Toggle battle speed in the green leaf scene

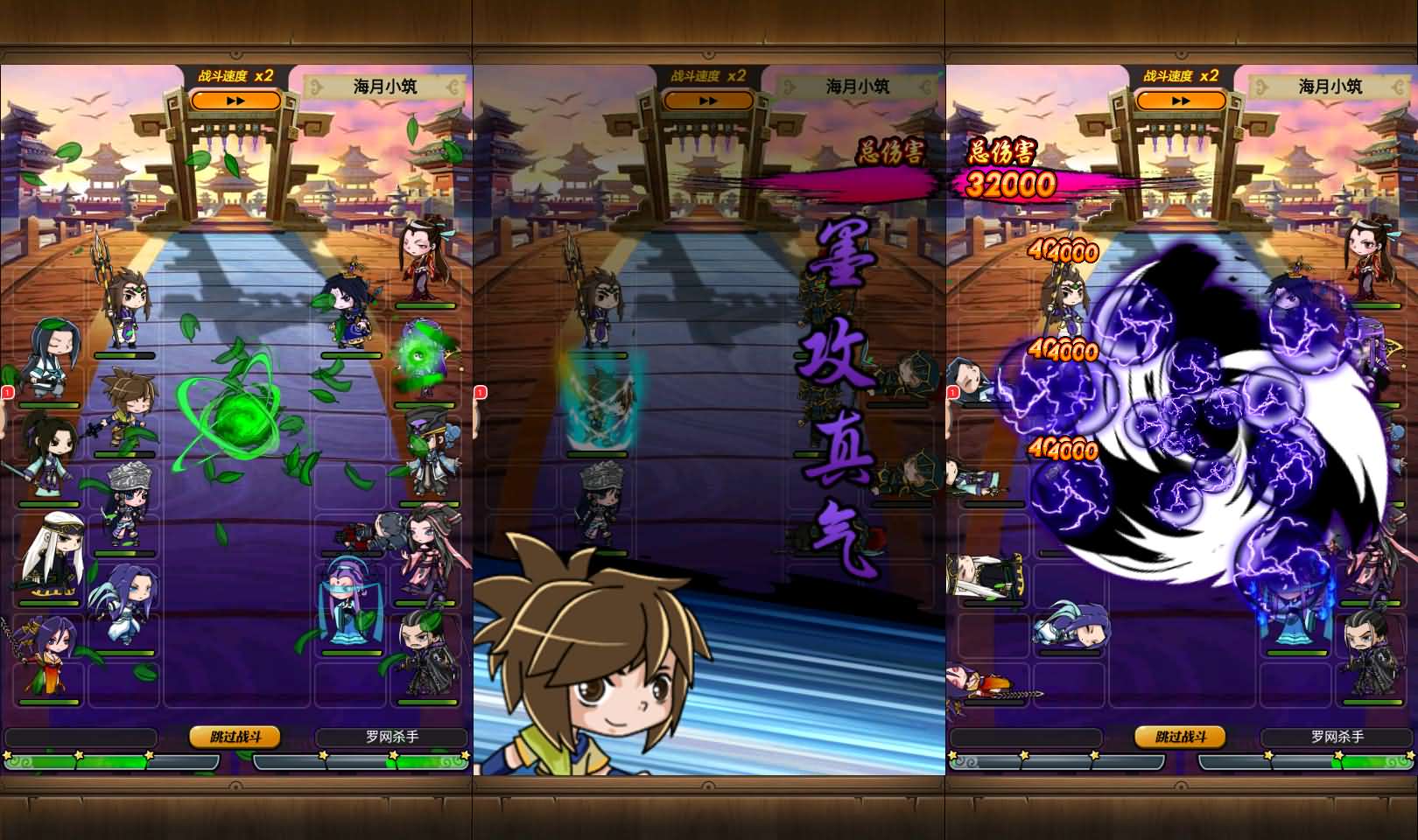click(235, 101)
